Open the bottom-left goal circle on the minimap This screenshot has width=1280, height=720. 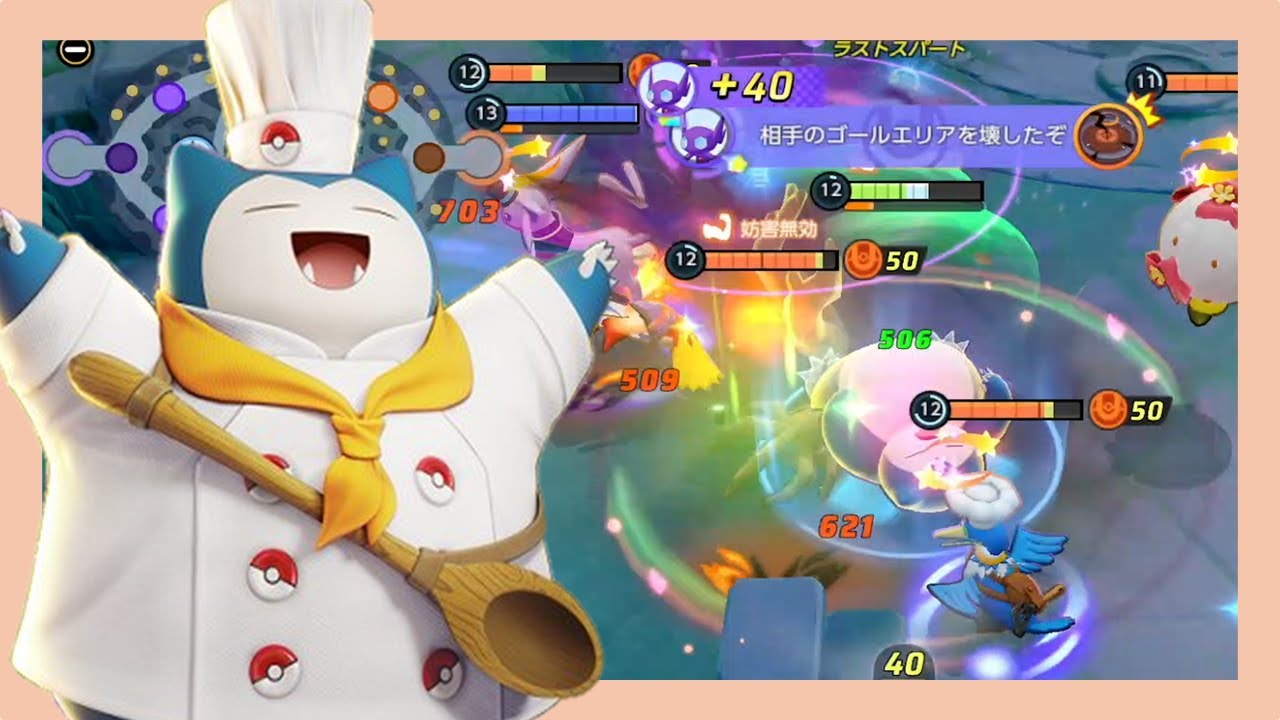coord(66,156)
